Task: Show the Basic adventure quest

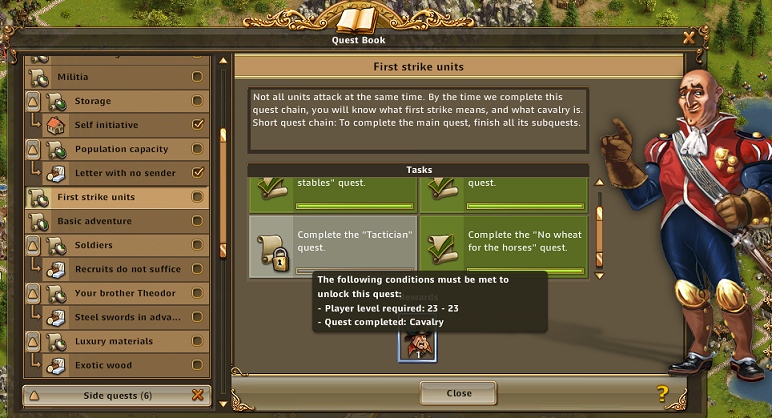Action: coord(110,221)
